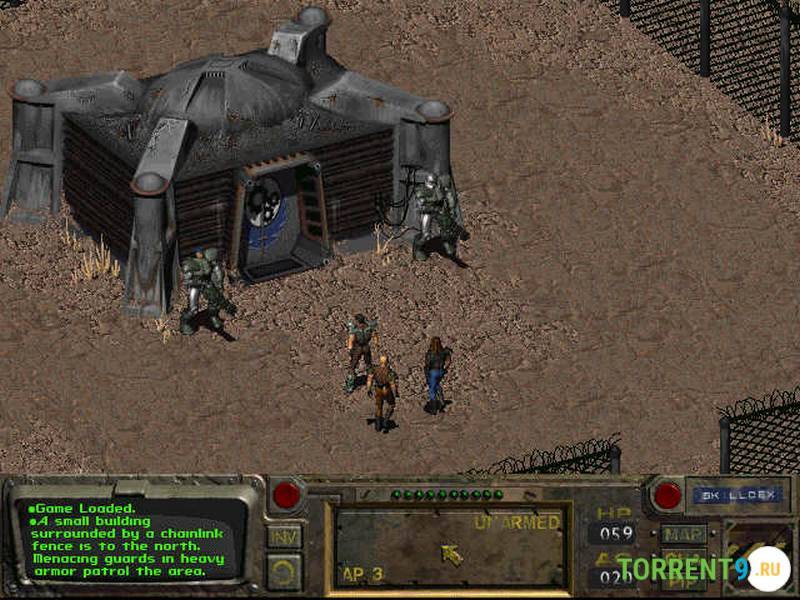
Task: Click the red weapon-switch button beside INV
Action: click(287, 494)
